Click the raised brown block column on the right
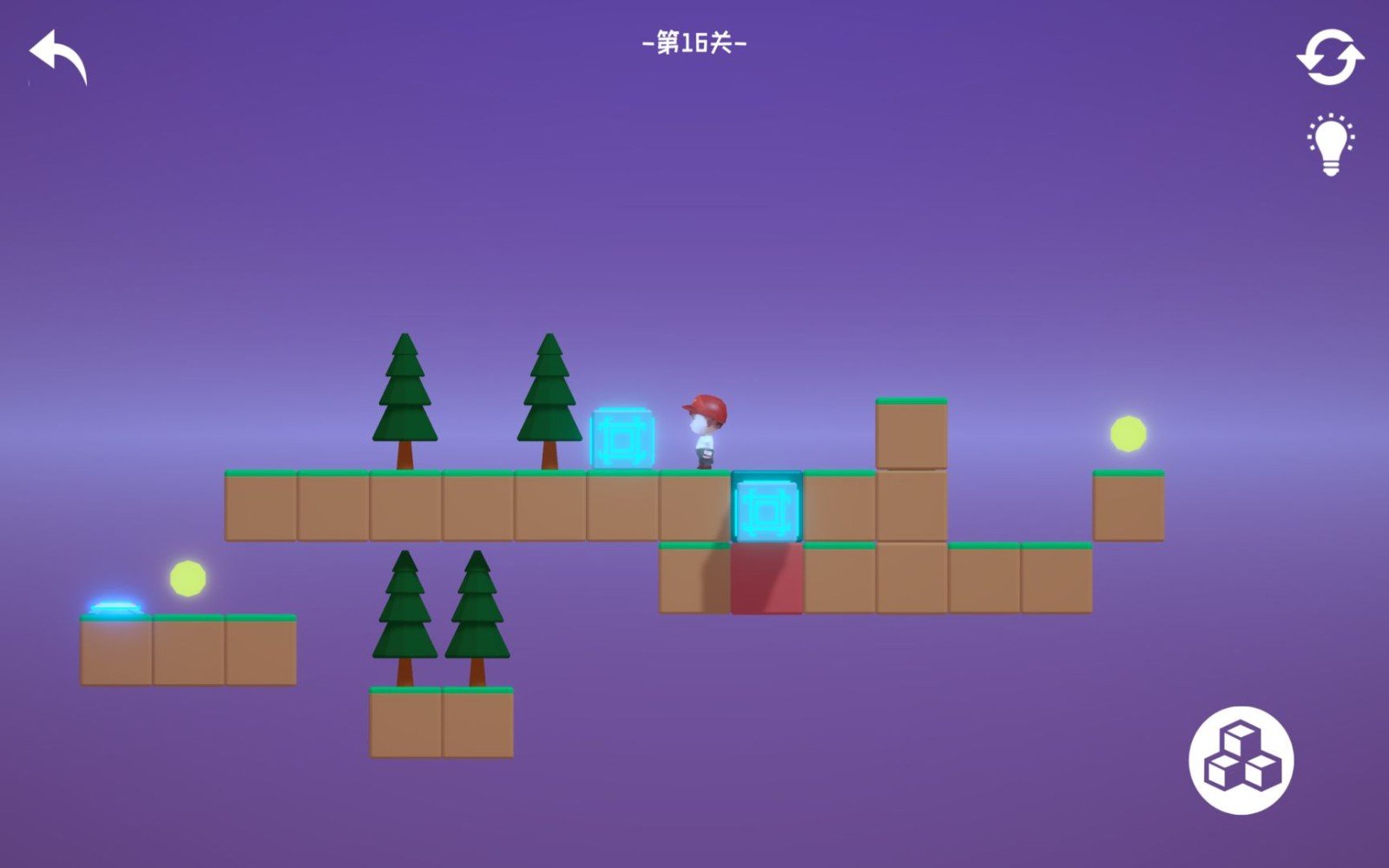Viewport: 1389px width, 868px height. 911,434
